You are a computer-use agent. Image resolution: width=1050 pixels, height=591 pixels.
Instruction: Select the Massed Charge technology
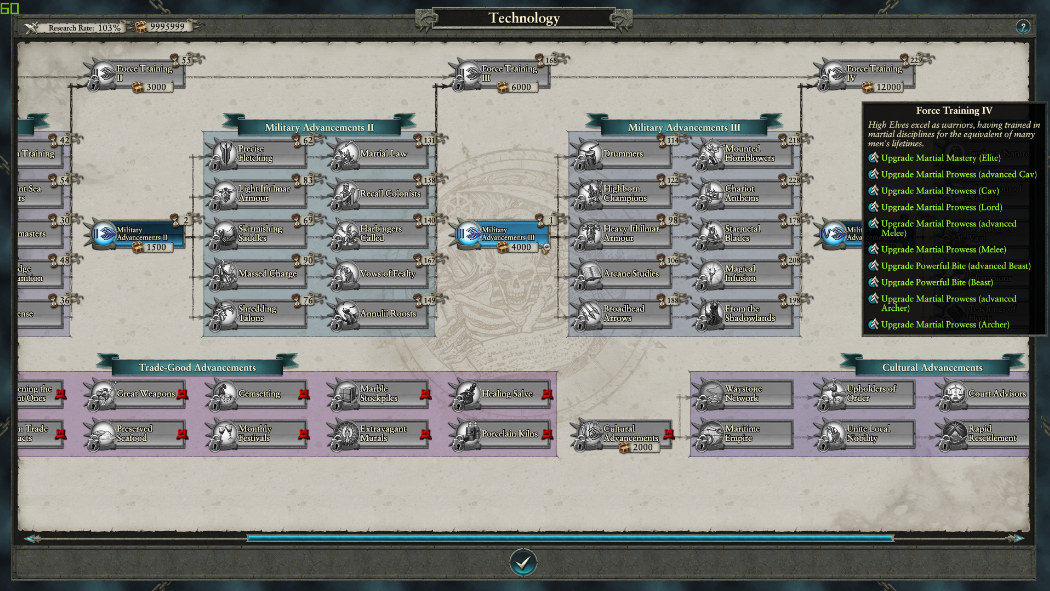258,274
